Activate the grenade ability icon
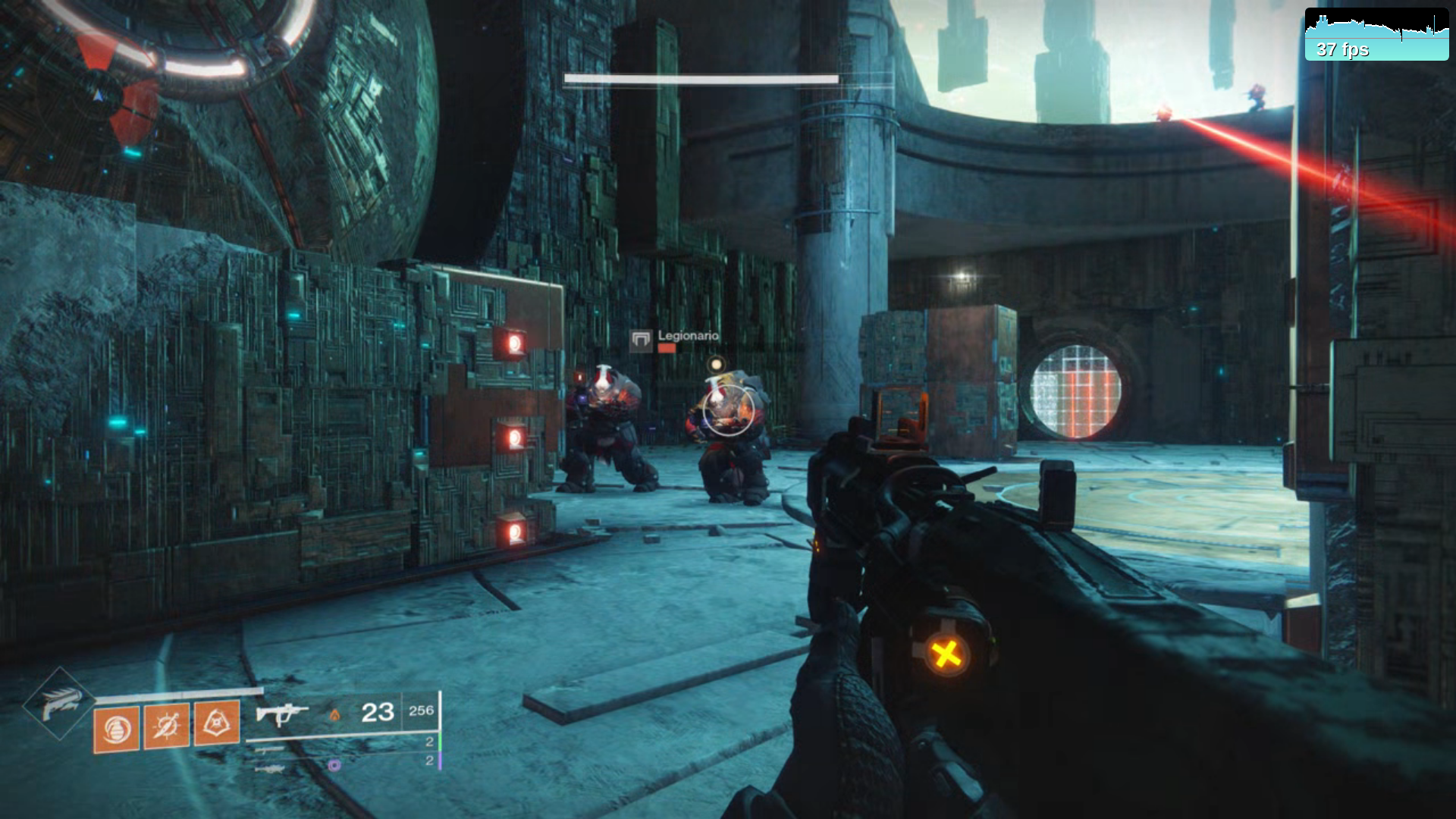 (116, 729)
